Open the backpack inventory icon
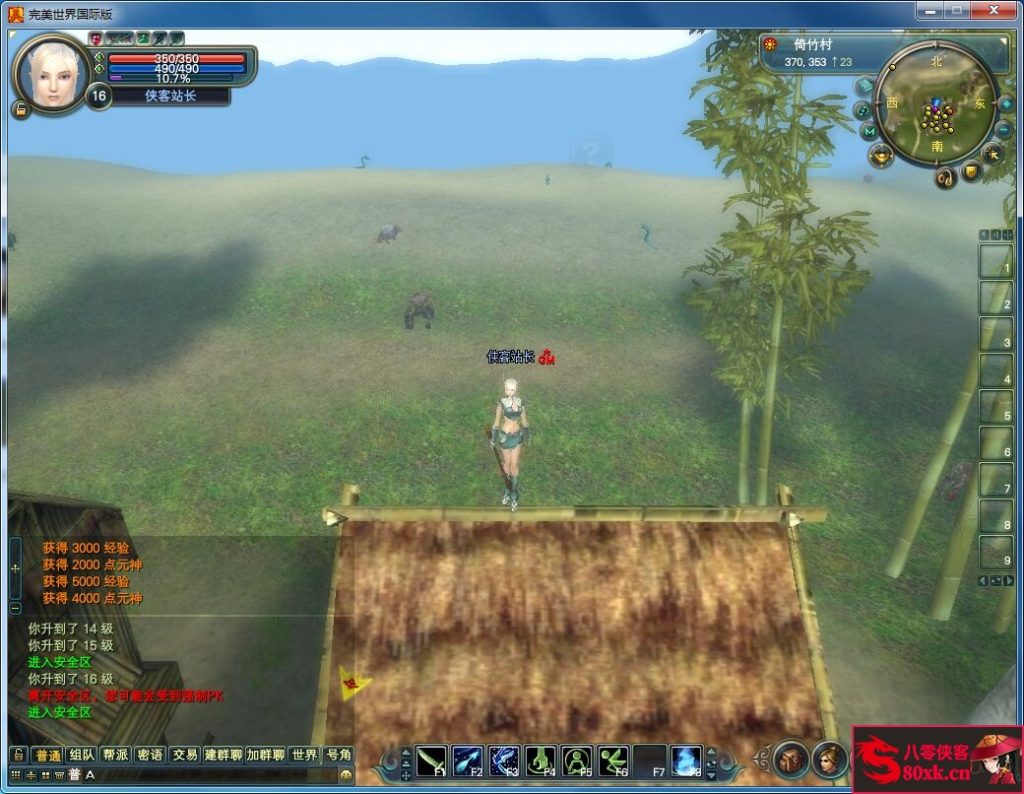Image resolution: width=1024 pixels, height=794 pixels. (x=790, y=759)
